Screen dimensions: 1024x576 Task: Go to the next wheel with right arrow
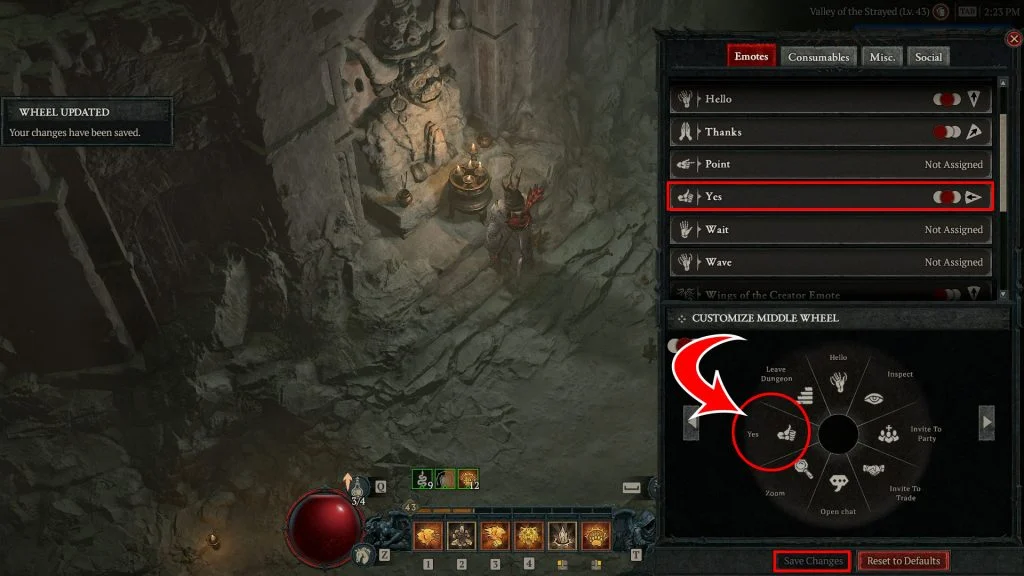click(986, 422)
